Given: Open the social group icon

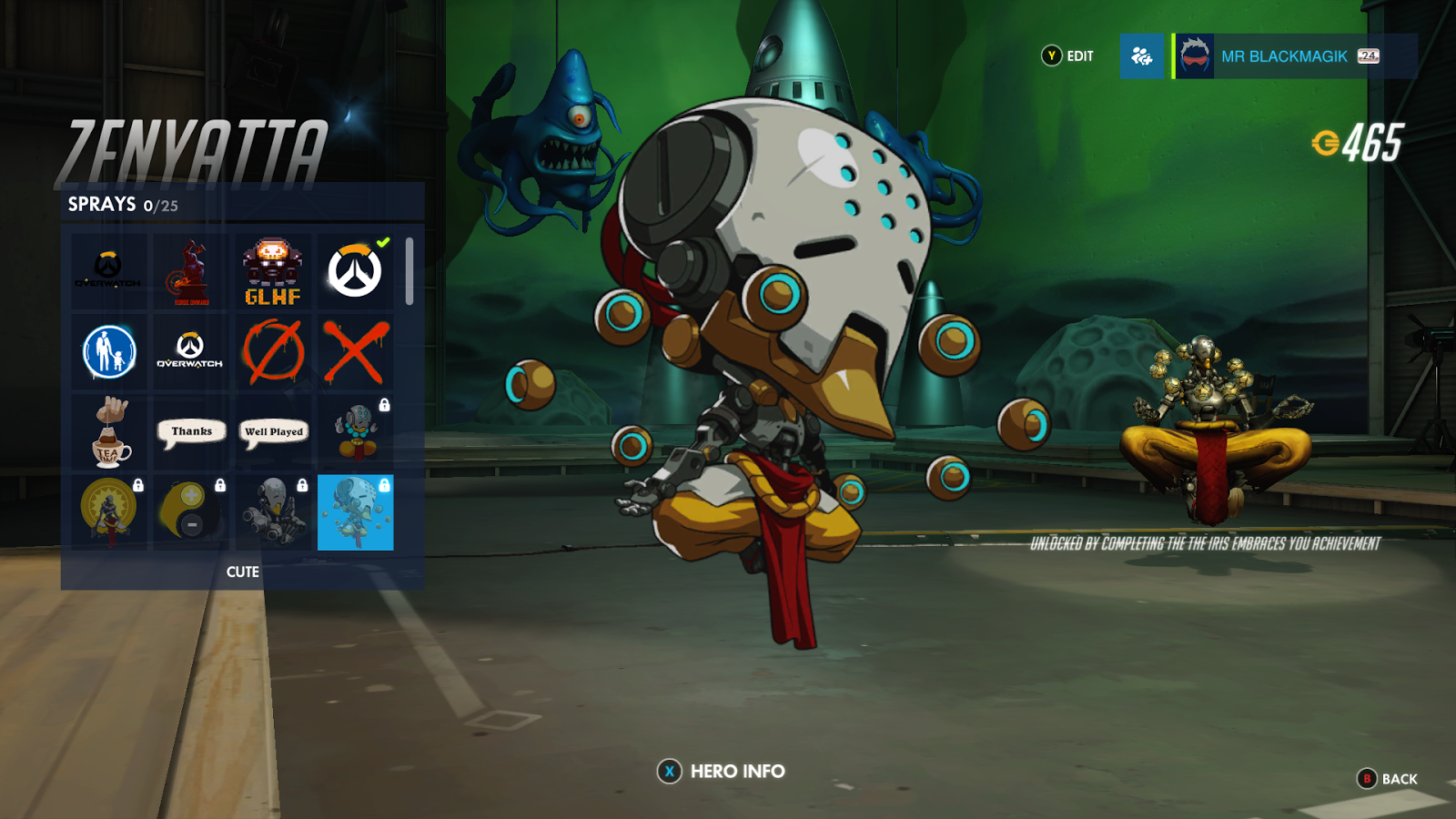Looking at the screenshot, I should [x=1141, y=56].
